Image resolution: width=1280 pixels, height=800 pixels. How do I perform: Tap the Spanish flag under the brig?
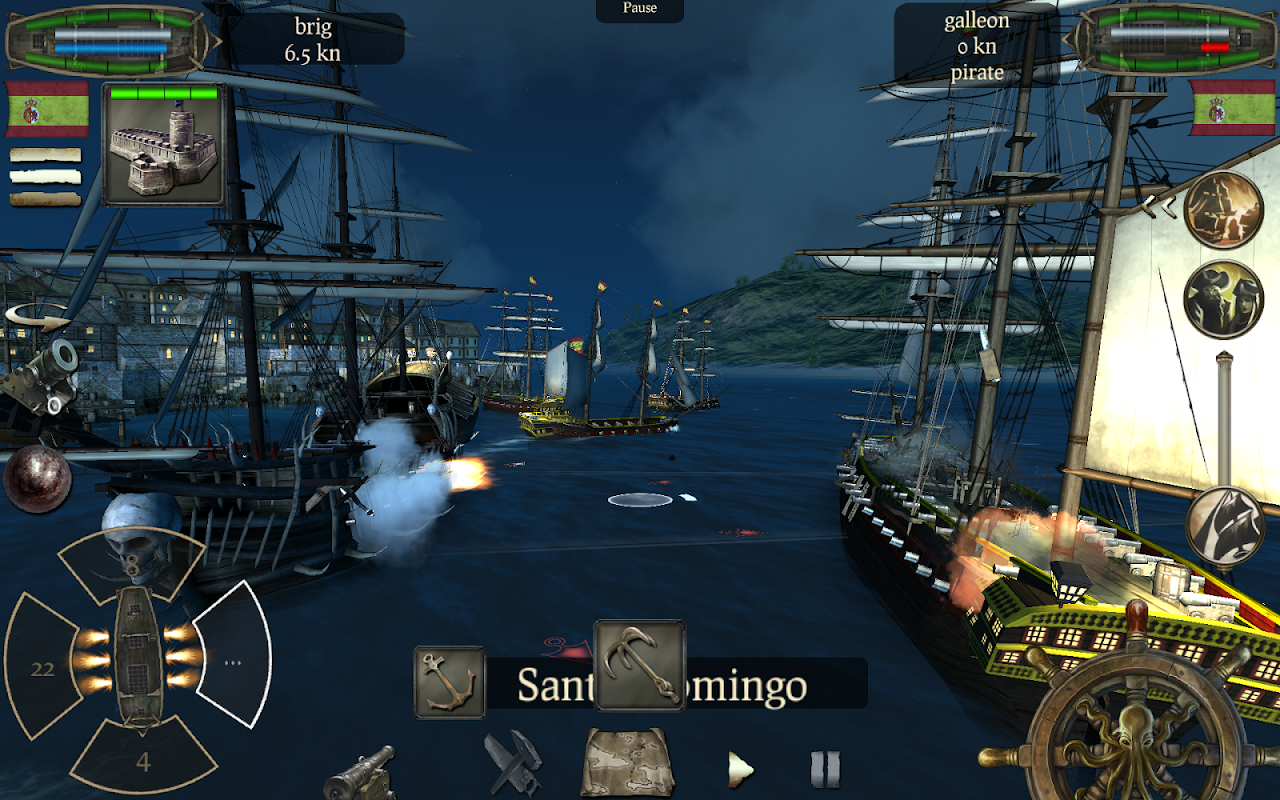pos(47,109)
